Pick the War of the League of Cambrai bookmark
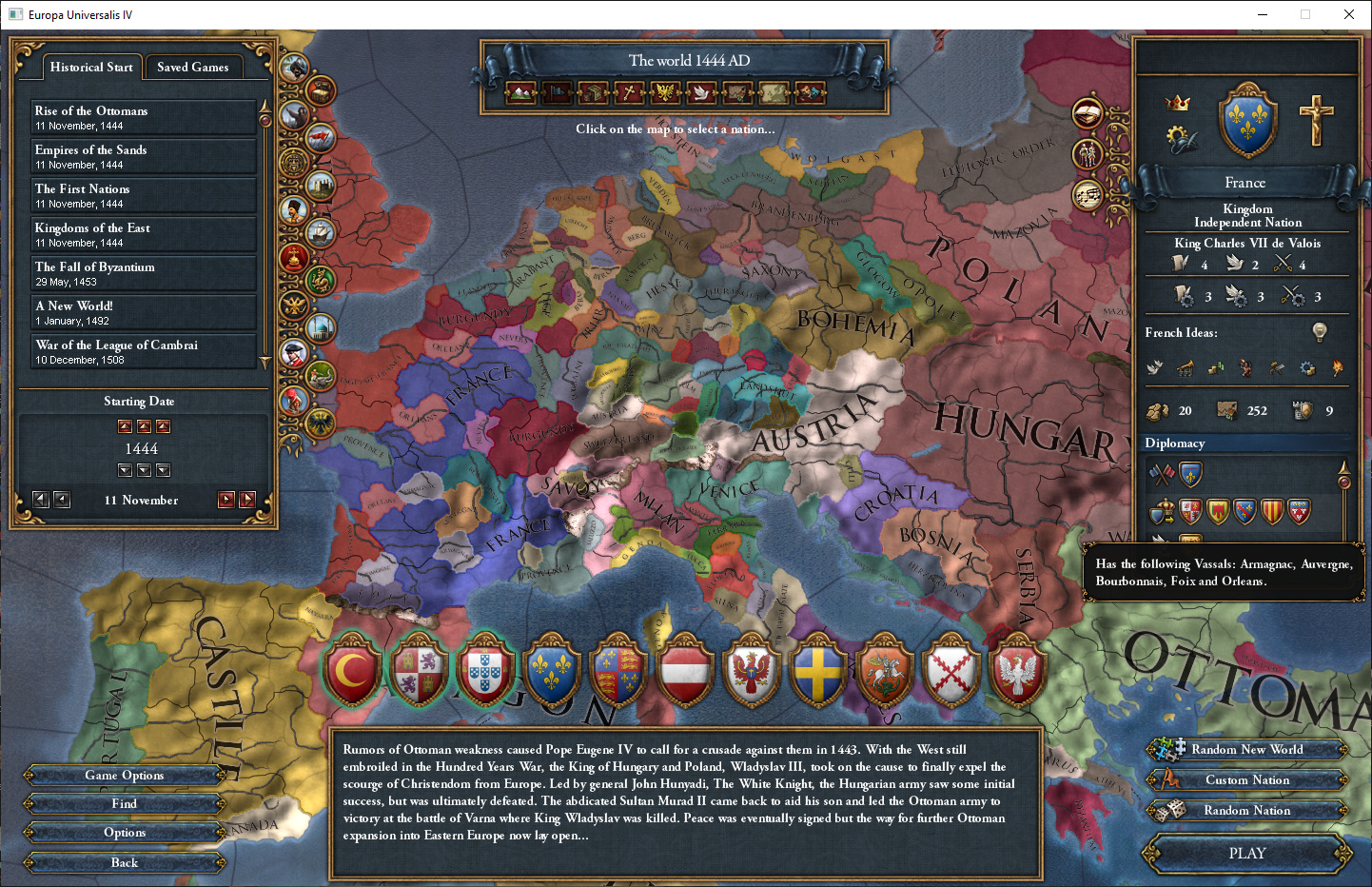The image size is (1372, 887). pos(143,351)
